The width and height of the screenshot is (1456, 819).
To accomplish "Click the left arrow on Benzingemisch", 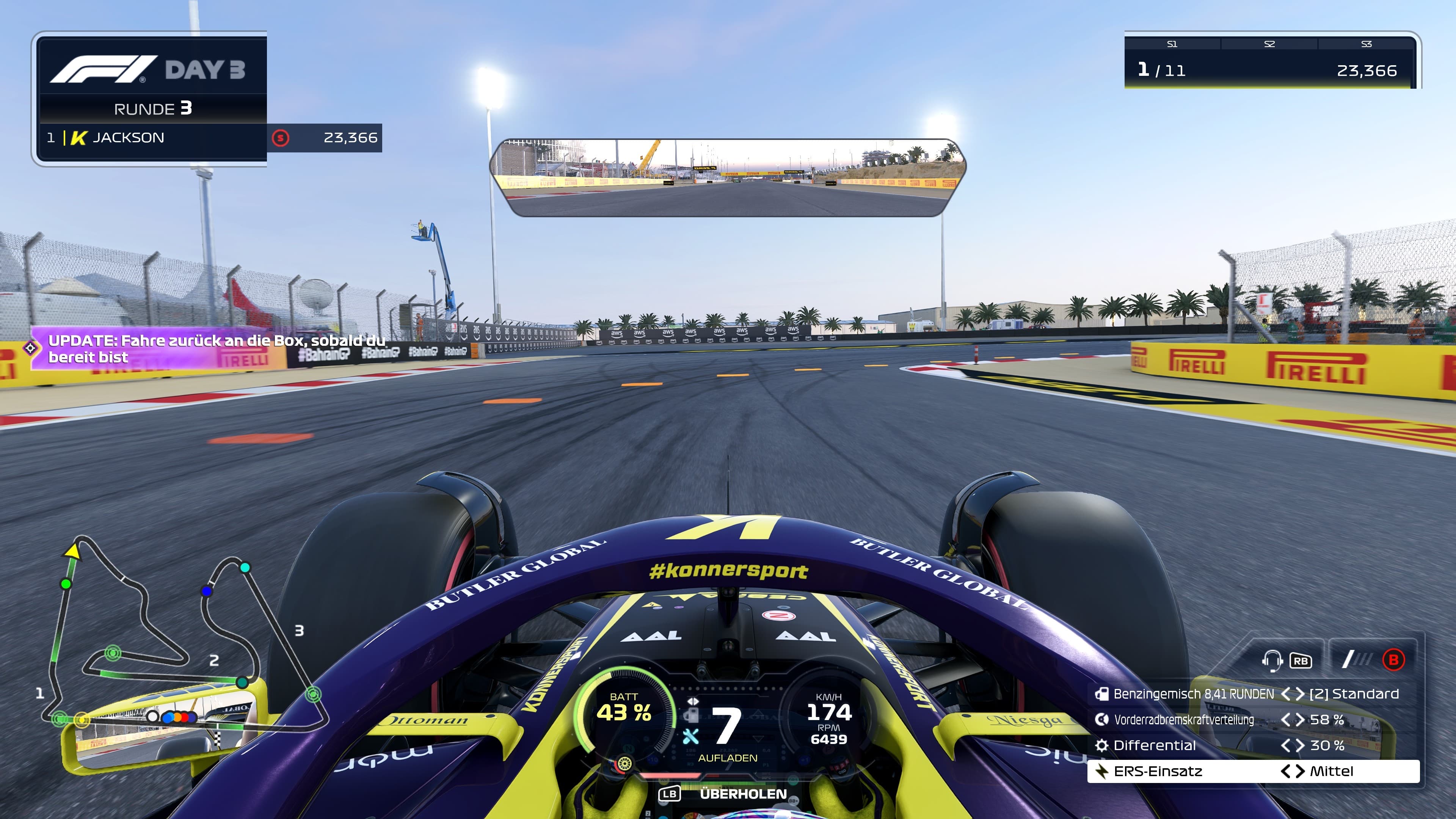I will point(1285,694).
